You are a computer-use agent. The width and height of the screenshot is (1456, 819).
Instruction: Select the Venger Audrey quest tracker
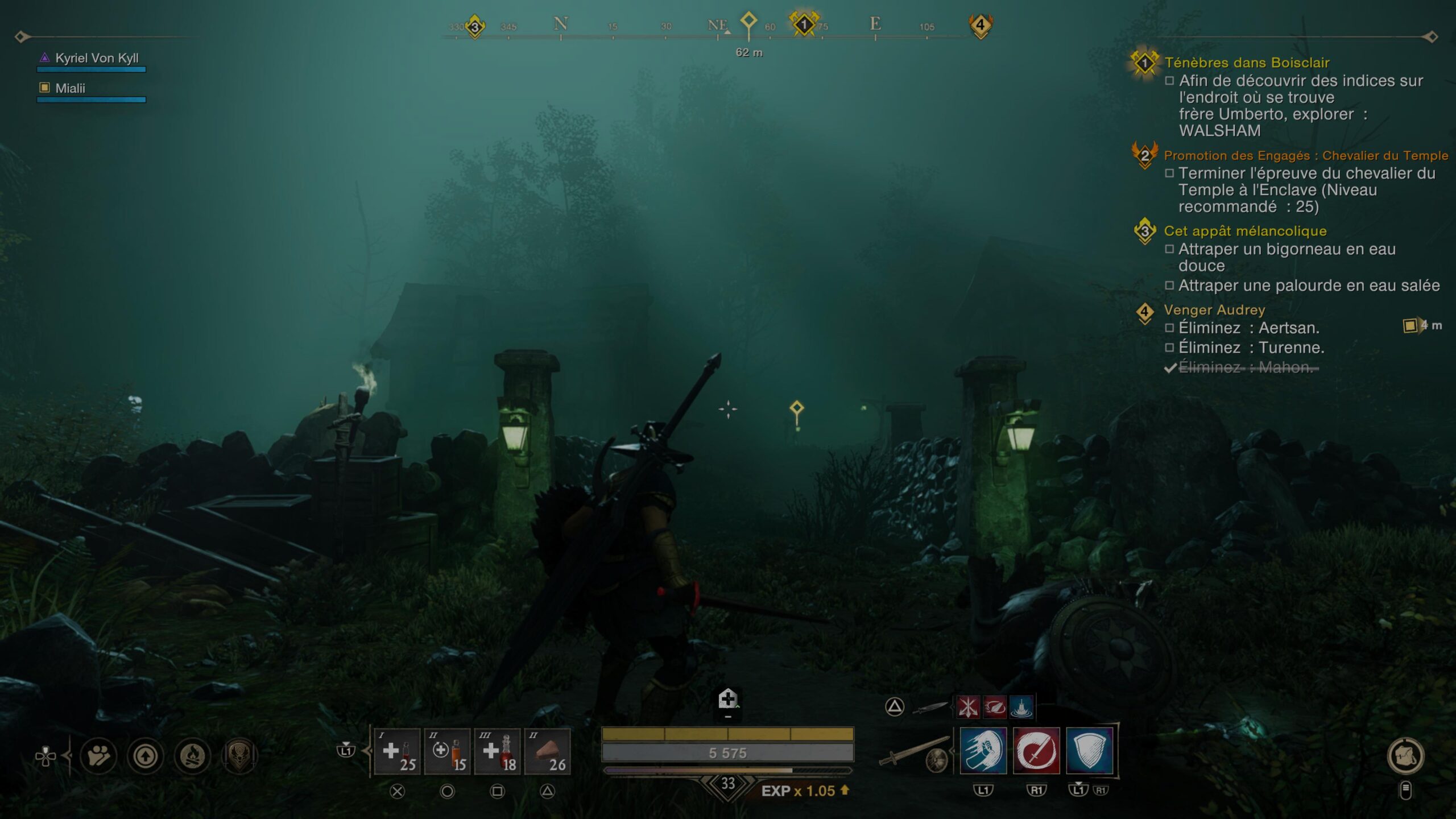pos(1214,310)
